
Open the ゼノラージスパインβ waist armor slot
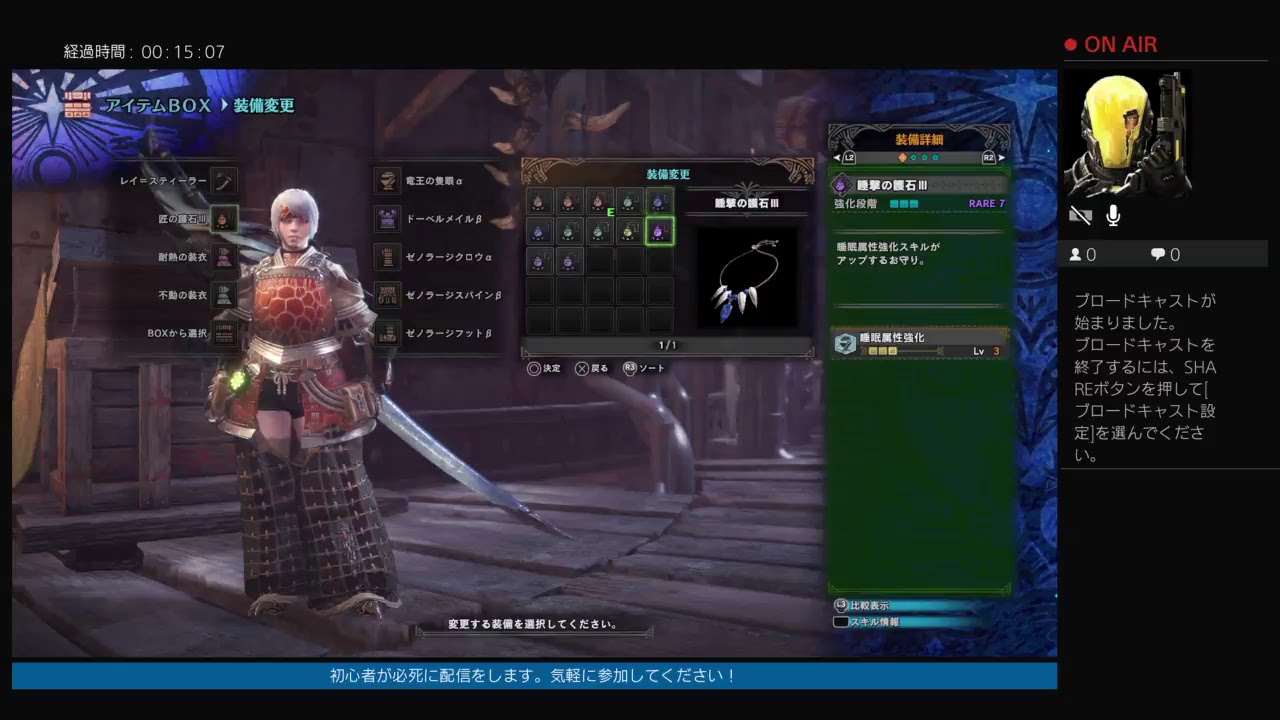[x=387, y=295]
